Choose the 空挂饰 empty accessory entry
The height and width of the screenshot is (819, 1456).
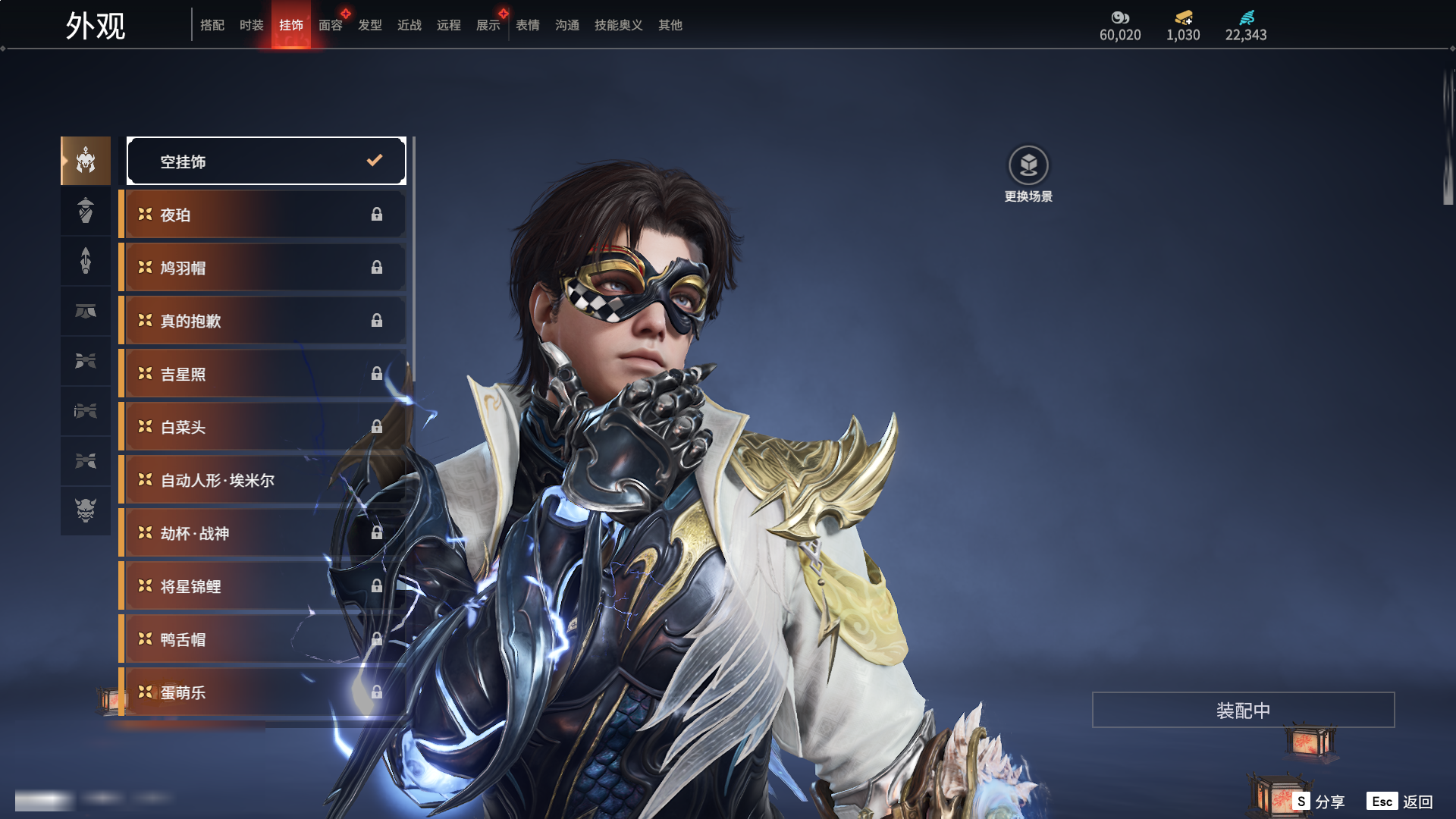(x=266, y=161)
